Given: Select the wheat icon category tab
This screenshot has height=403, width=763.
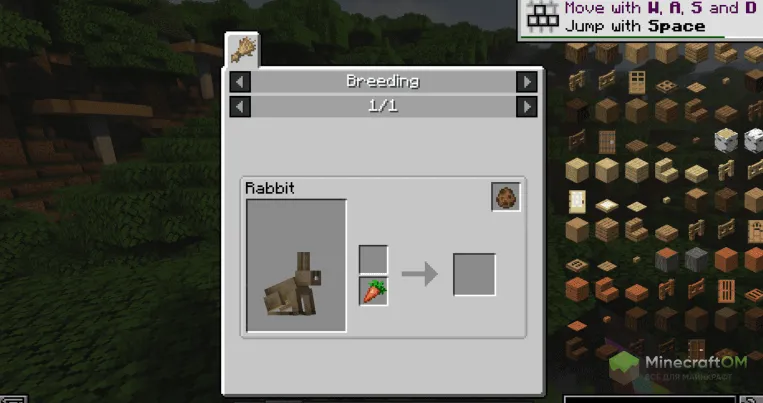Looking at the screenshot, I should point(243,50).
